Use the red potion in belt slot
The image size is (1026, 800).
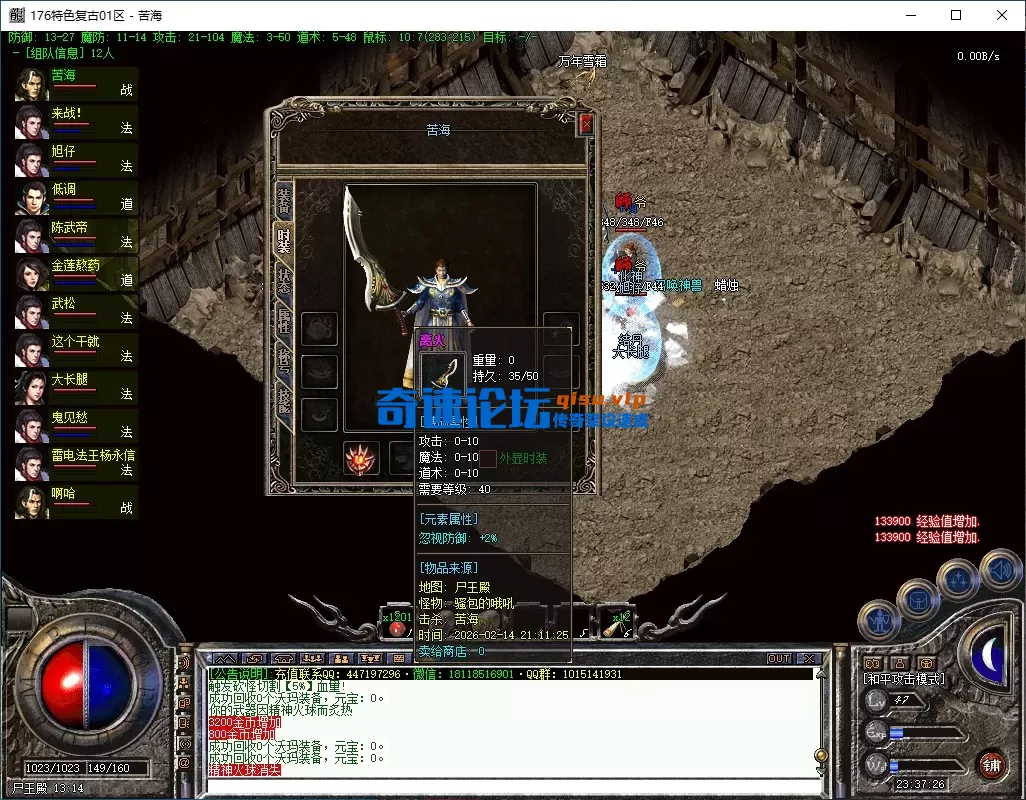click(x=398, y=627)
